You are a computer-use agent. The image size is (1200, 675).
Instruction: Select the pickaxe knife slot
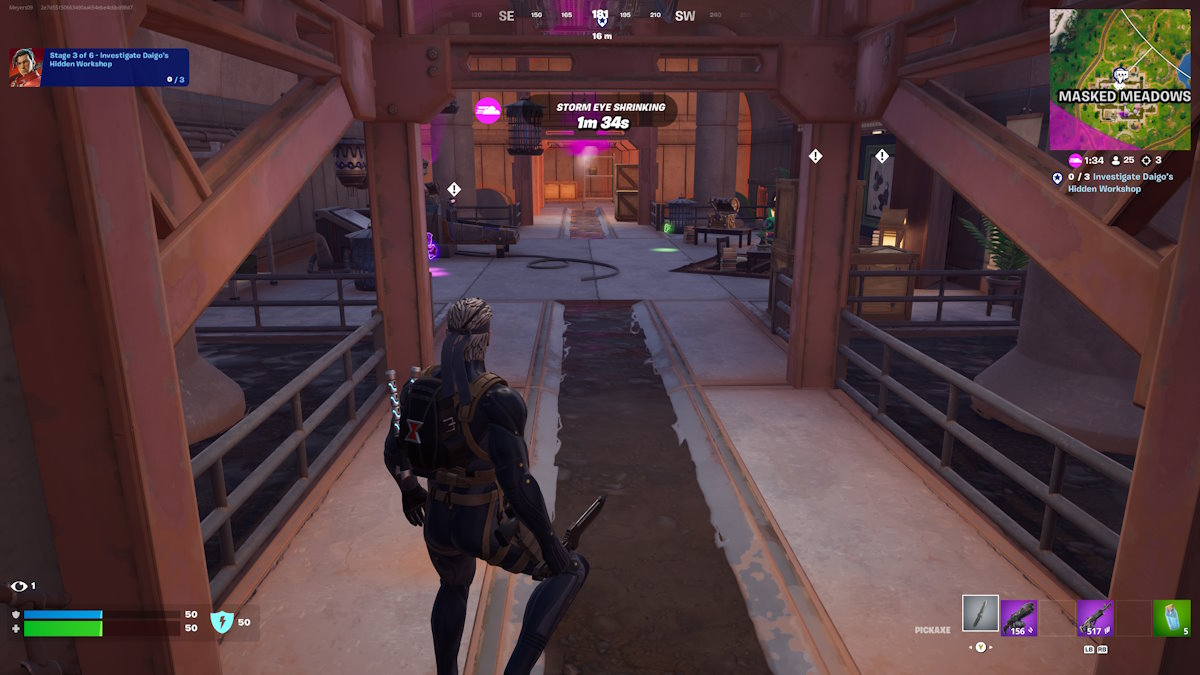(x=980, y=614)
